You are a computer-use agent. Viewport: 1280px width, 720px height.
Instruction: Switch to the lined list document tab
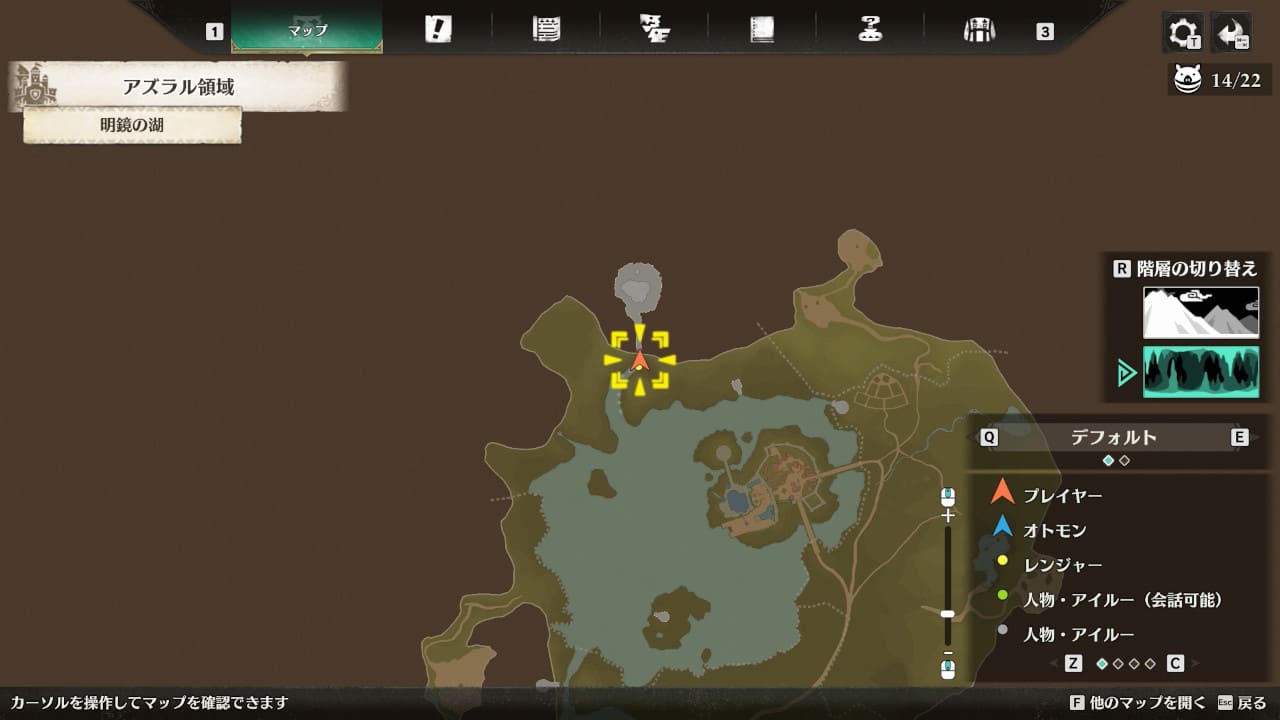coord(546,29)
